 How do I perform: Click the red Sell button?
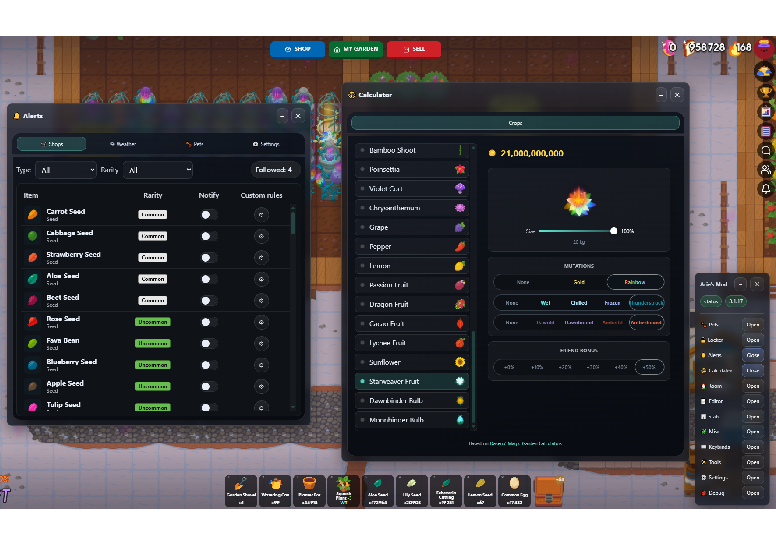click(x=413, y=49)
